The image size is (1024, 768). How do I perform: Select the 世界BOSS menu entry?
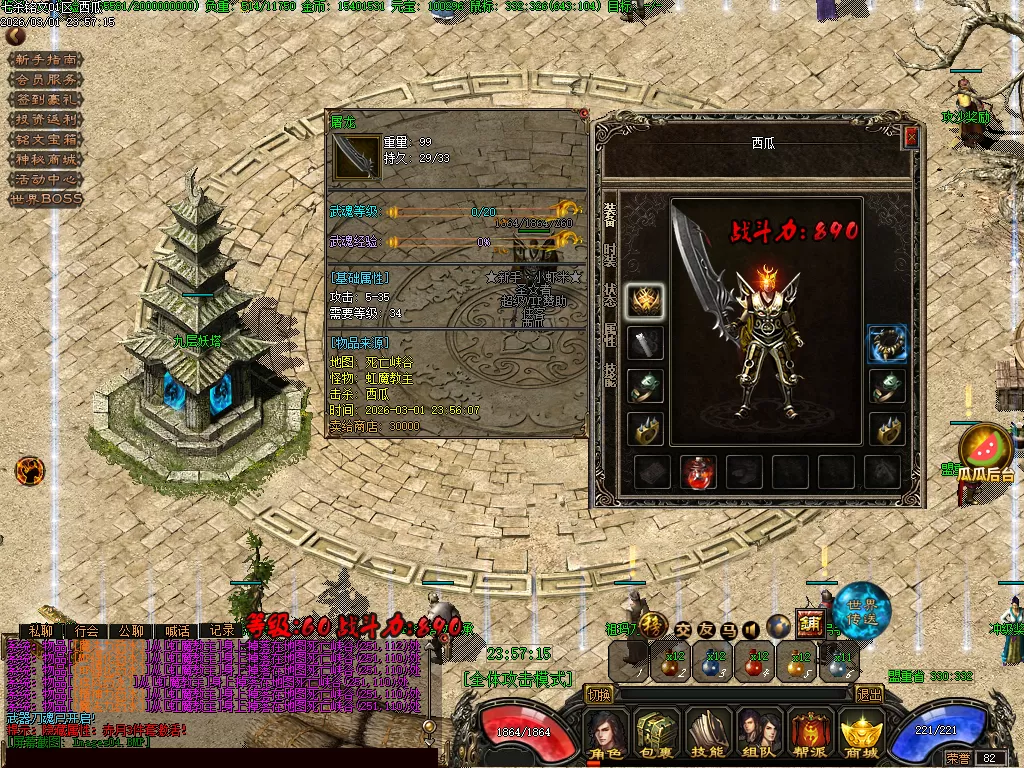[x=45, y=199]
